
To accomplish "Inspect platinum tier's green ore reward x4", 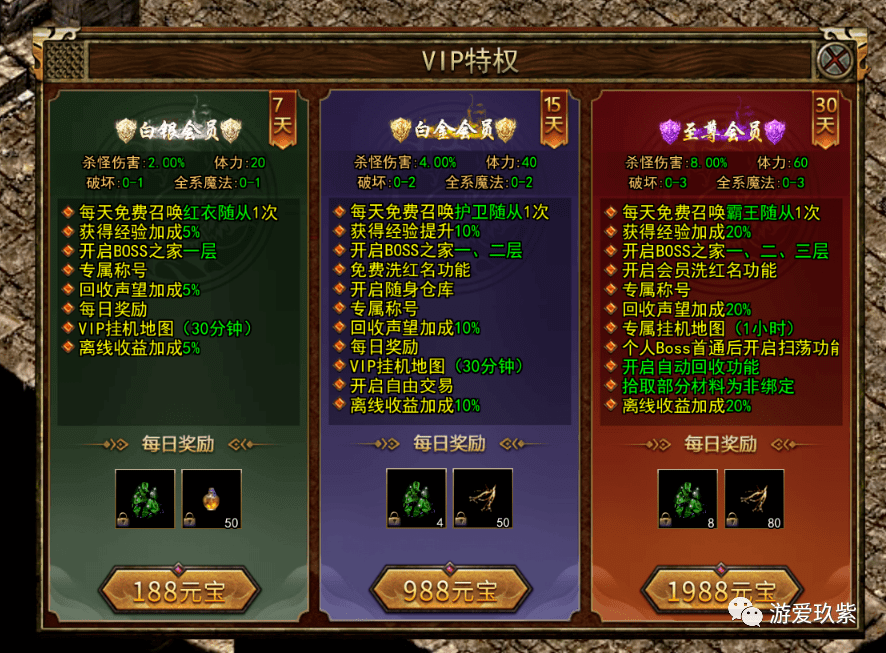I will [415, 498].
